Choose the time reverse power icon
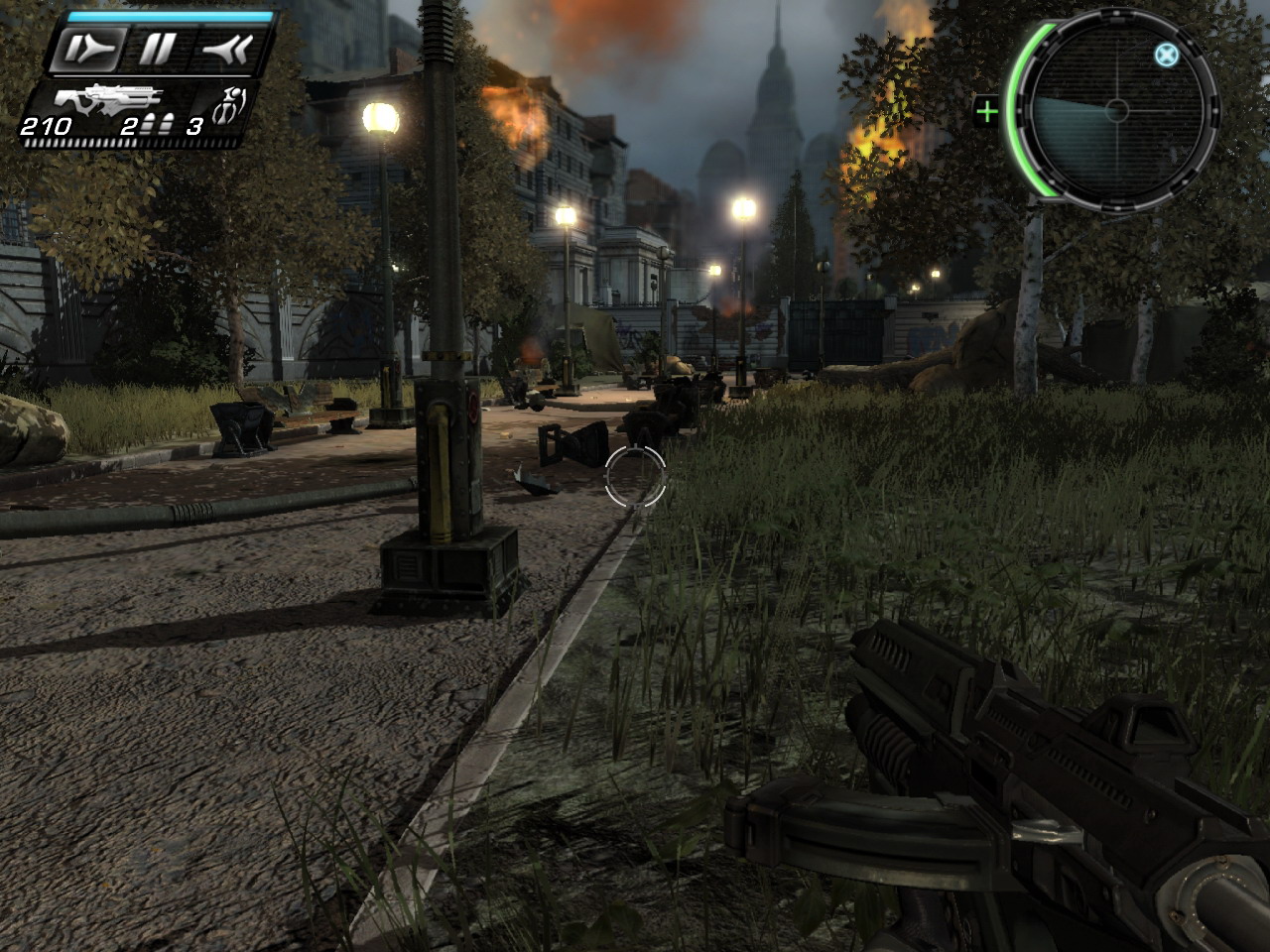Screen dimensions: 1270x952 pos(227,49)
